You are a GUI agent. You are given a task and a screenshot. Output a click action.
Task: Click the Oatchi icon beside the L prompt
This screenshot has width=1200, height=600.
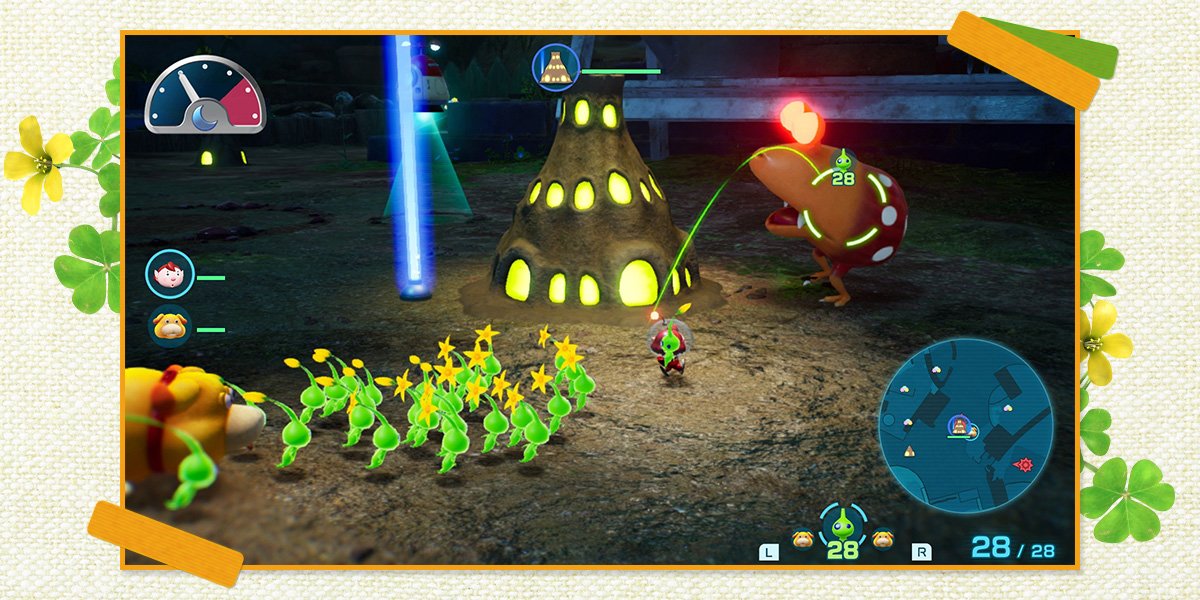(802, 539)
